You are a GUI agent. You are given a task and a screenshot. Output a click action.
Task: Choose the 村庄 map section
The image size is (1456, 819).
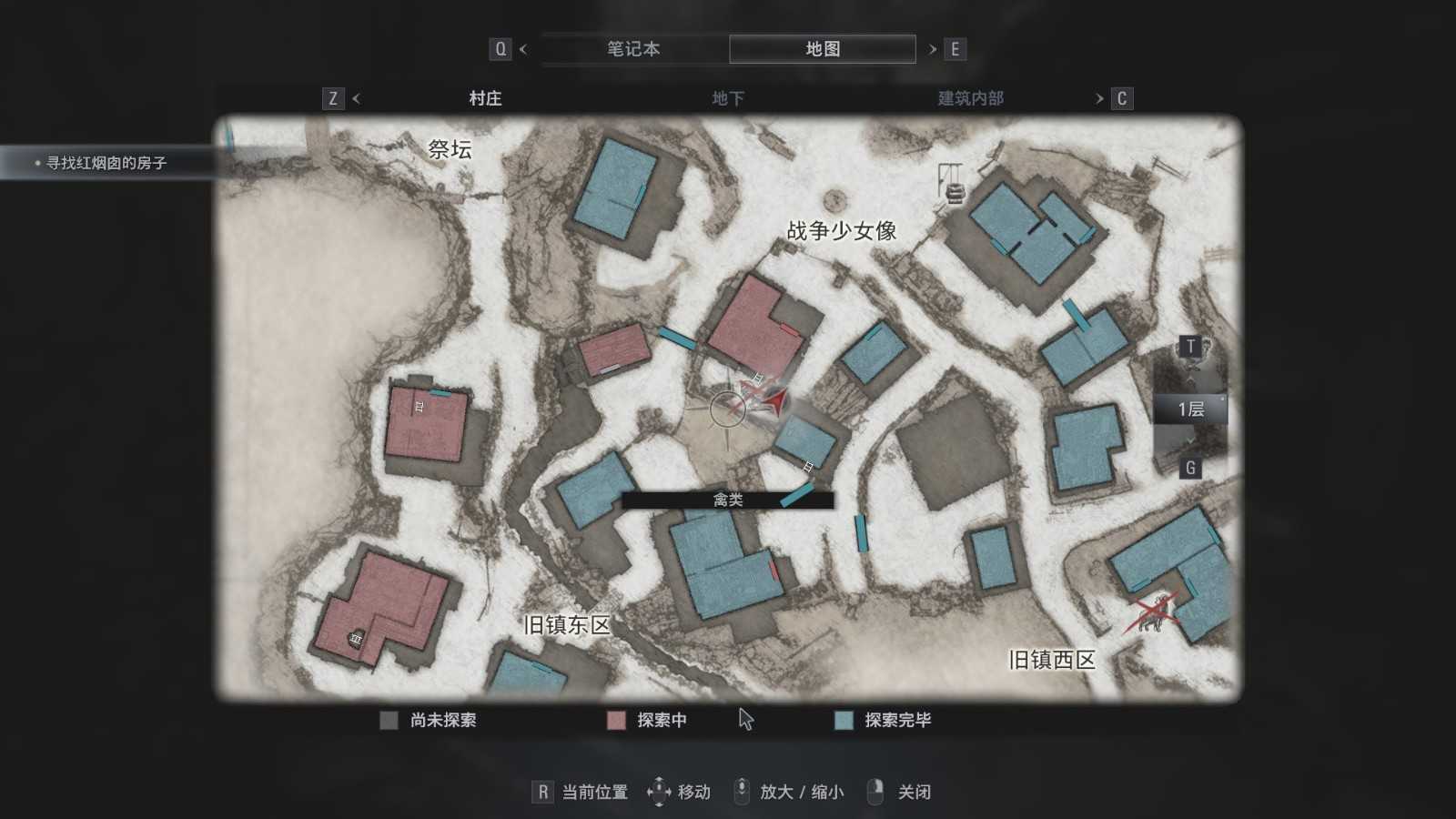tap(485, 98)
